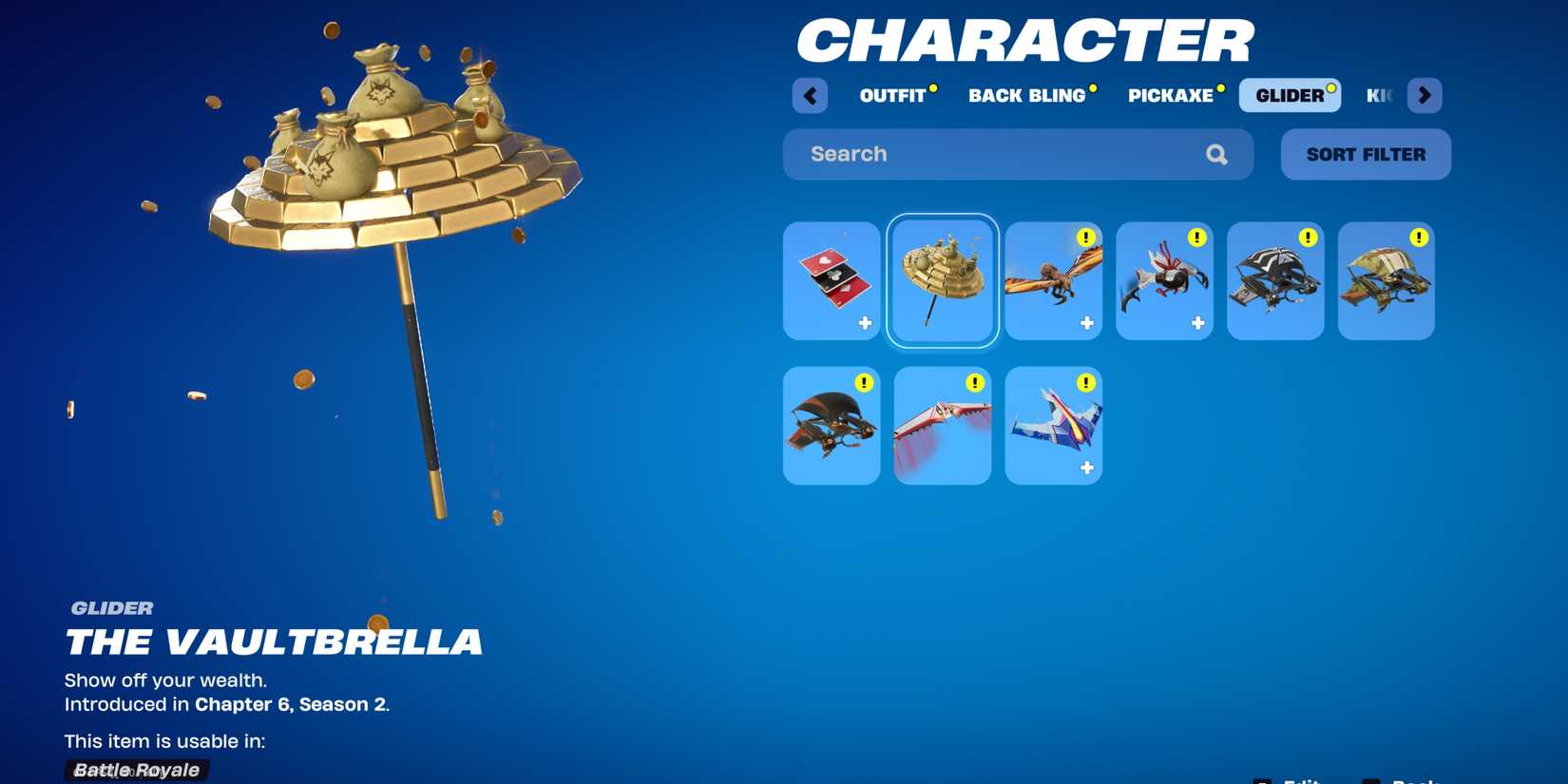Screen dimensions: 1568x784
Task: Select the shark glider with red bow
Action: tap(1164, 280)
